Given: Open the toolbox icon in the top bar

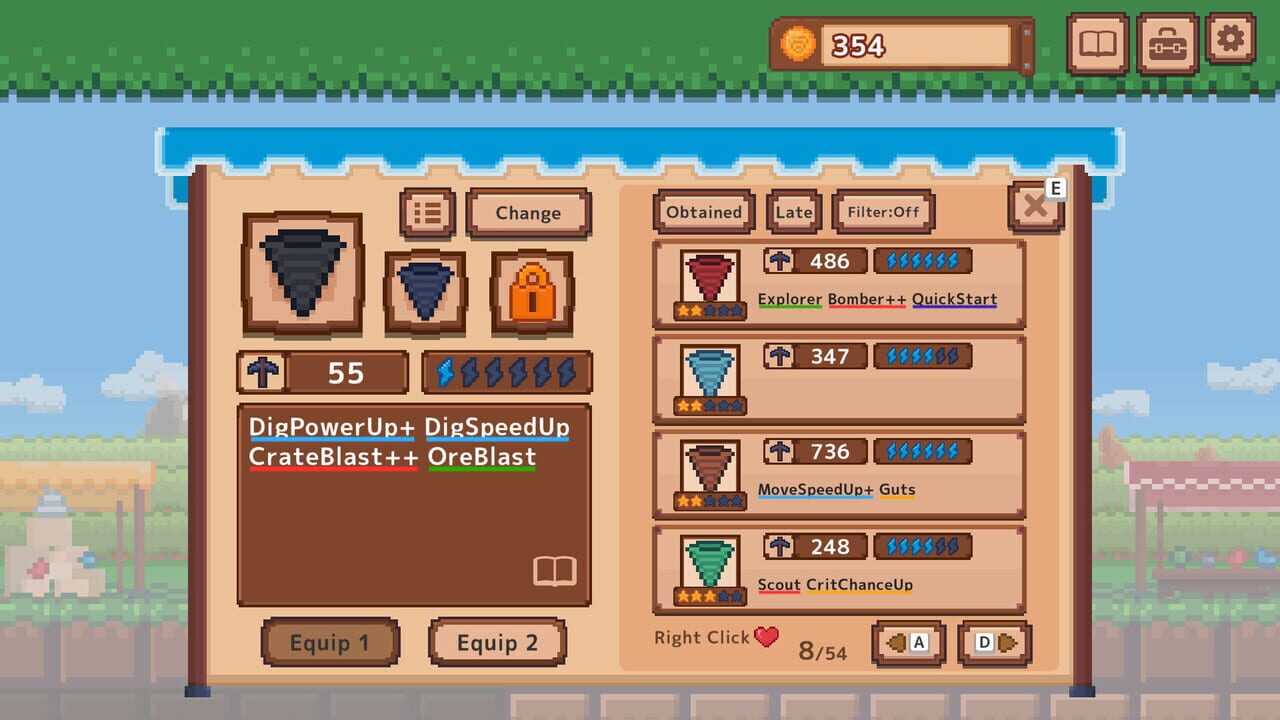Looking at the screenshot, I should coord(1166,44).
